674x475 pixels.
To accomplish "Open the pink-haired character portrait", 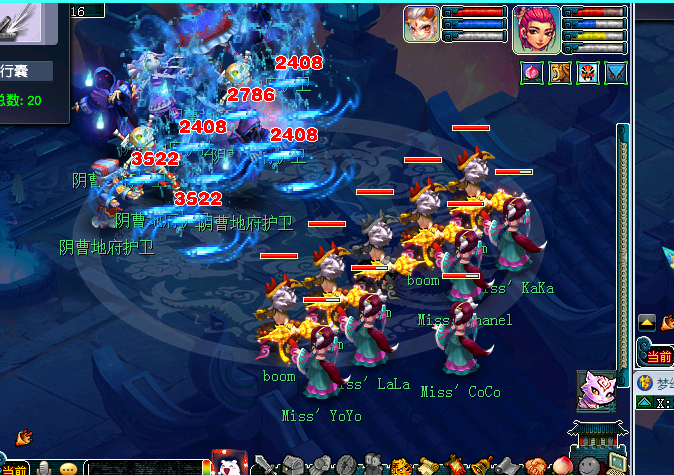I will coord(537,30).
